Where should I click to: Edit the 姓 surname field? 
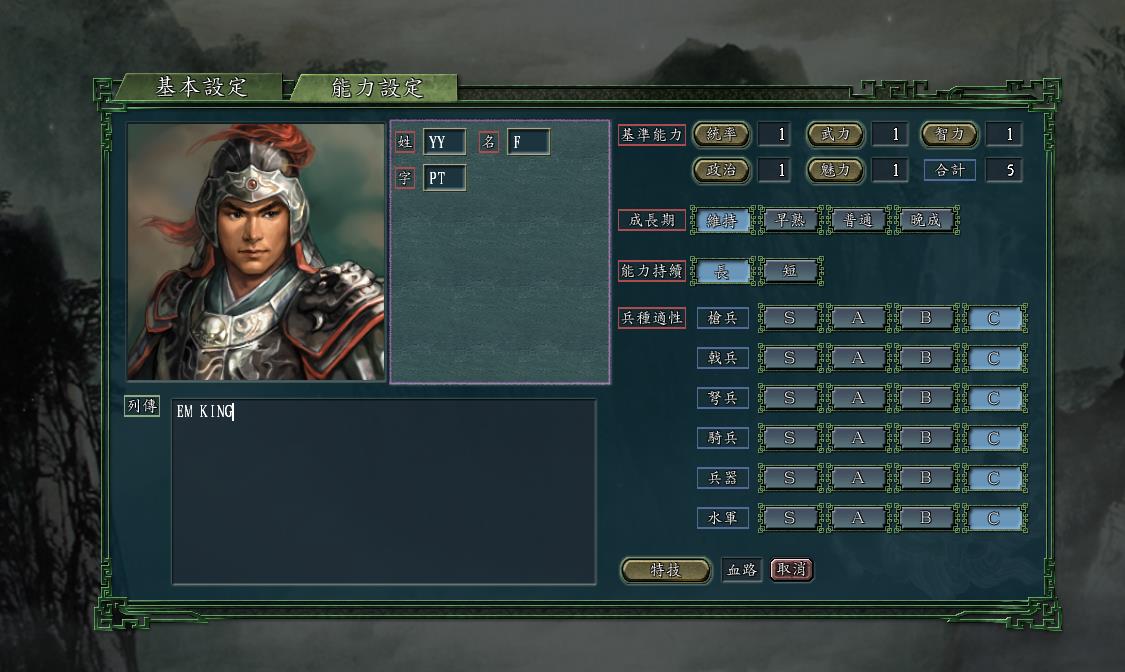pyautogui.click(x=443, y=142)
